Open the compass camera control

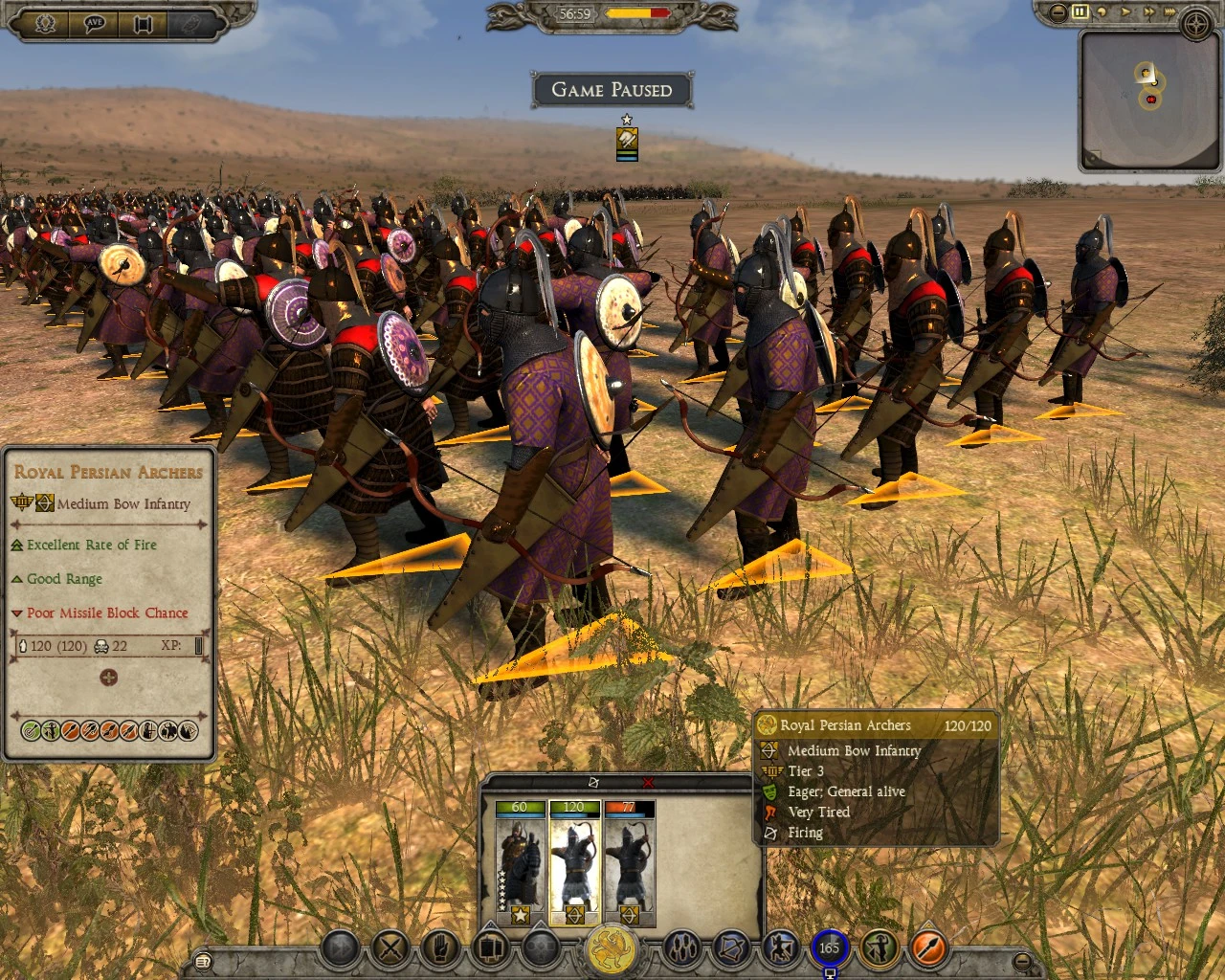pyautogui.click(x=1195, y=24)
